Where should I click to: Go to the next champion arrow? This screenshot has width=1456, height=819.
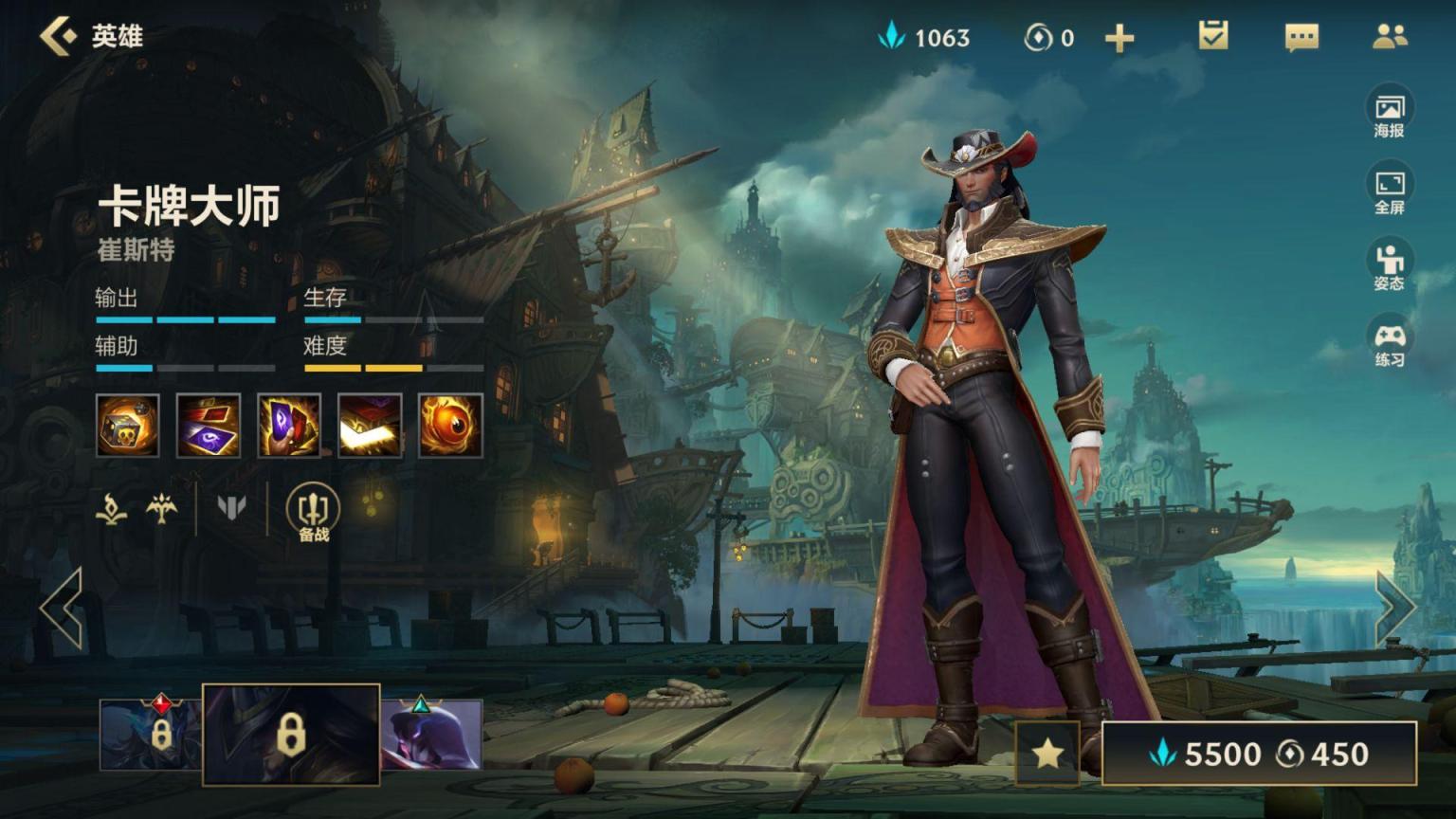coord(1394,608)
